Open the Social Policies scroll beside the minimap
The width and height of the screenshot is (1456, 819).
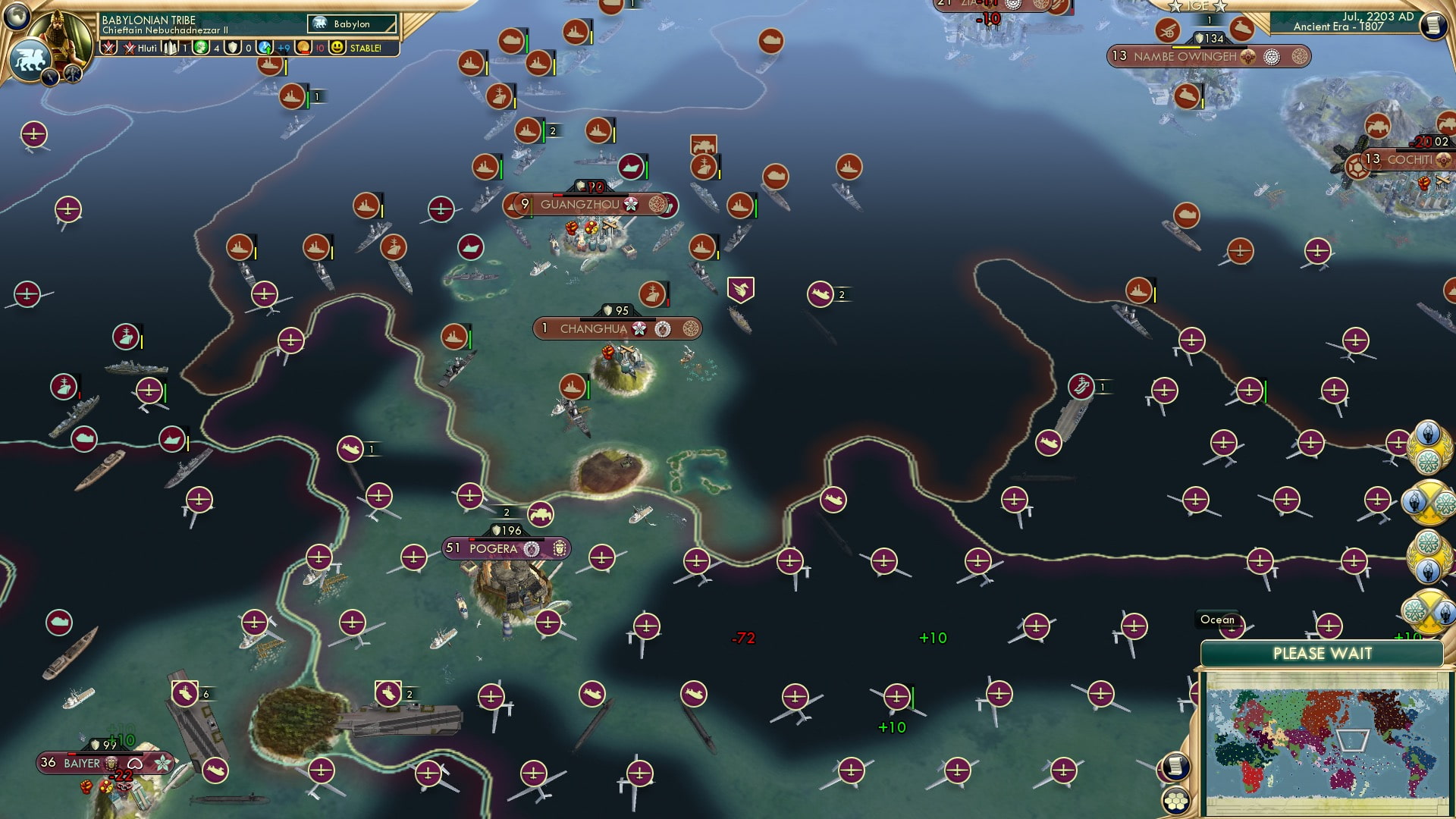click(x=1175, y=766)
